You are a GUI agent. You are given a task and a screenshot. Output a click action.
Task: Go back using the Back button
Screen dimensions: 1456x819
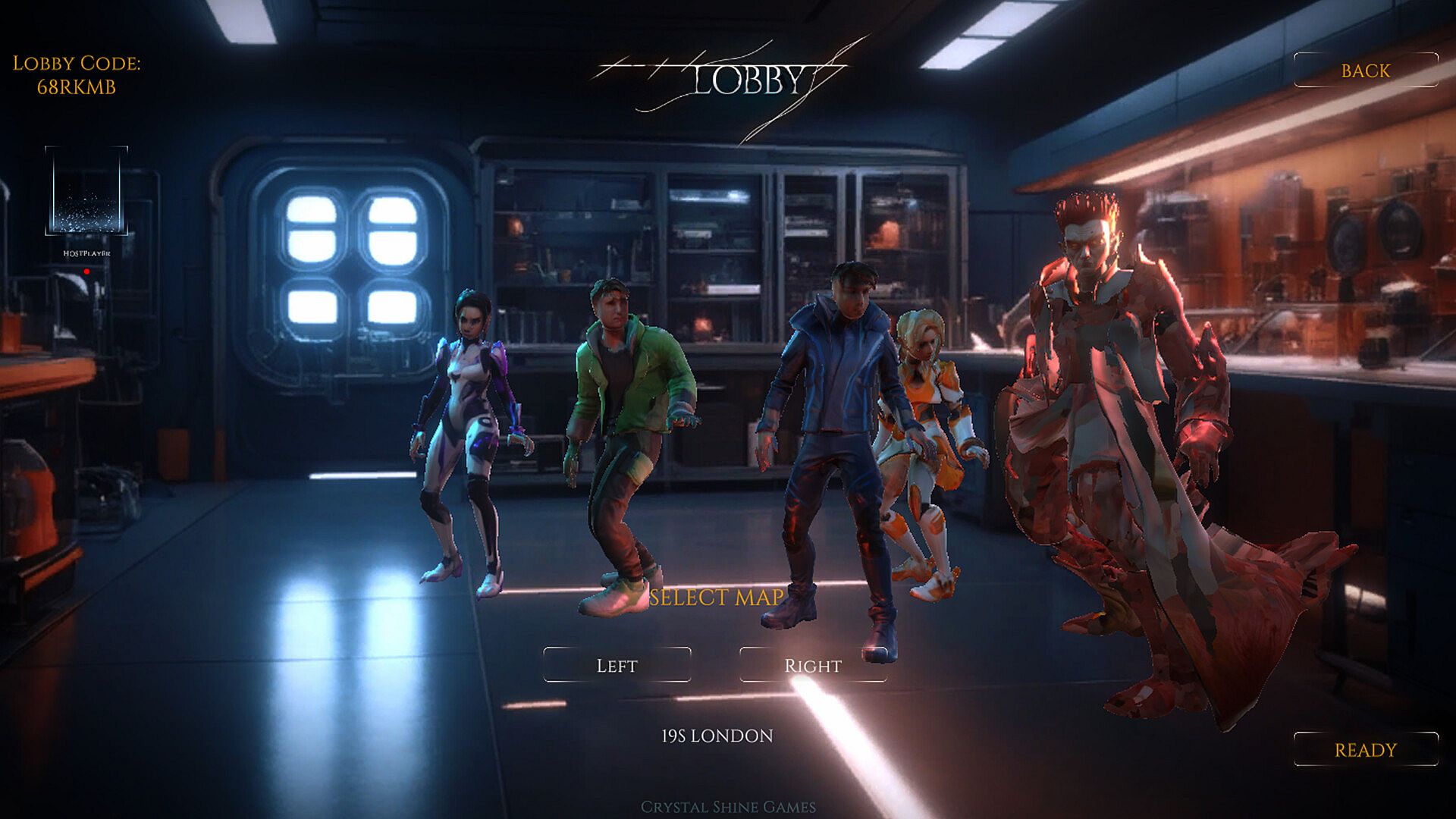click(x=1365, y=71)
